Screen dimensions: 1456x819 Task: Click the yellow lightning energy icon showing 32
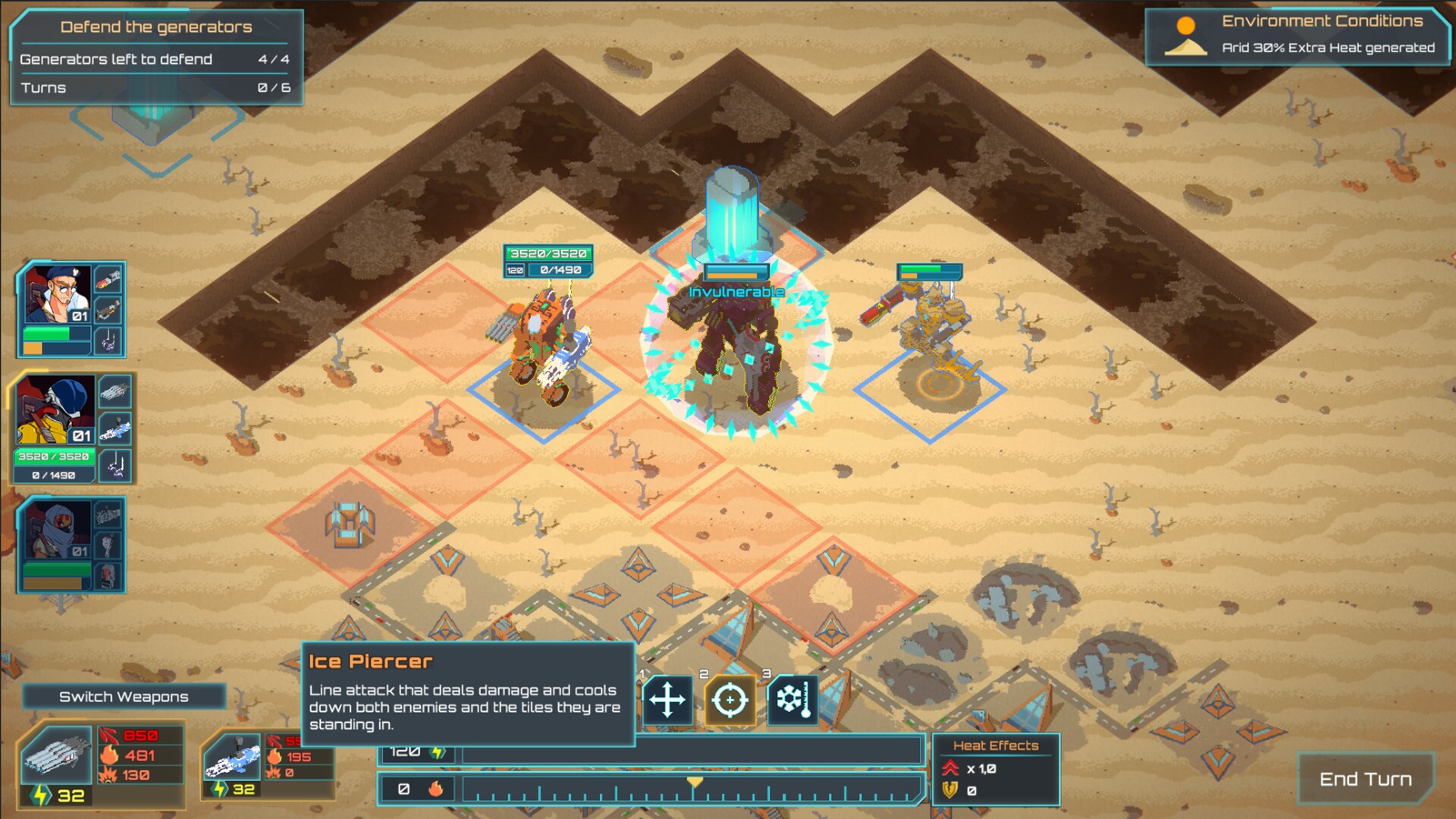tap(39, 796)
